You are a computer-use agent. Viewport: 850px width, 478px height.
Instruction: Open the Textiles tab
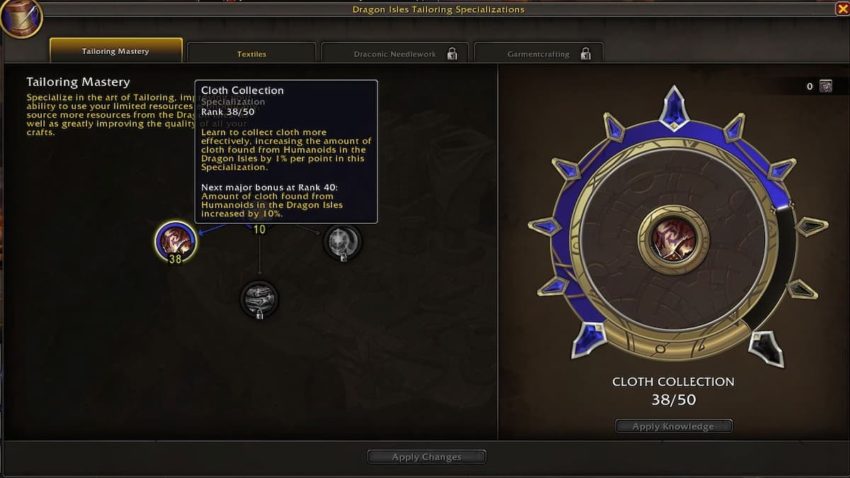[251, 53]
